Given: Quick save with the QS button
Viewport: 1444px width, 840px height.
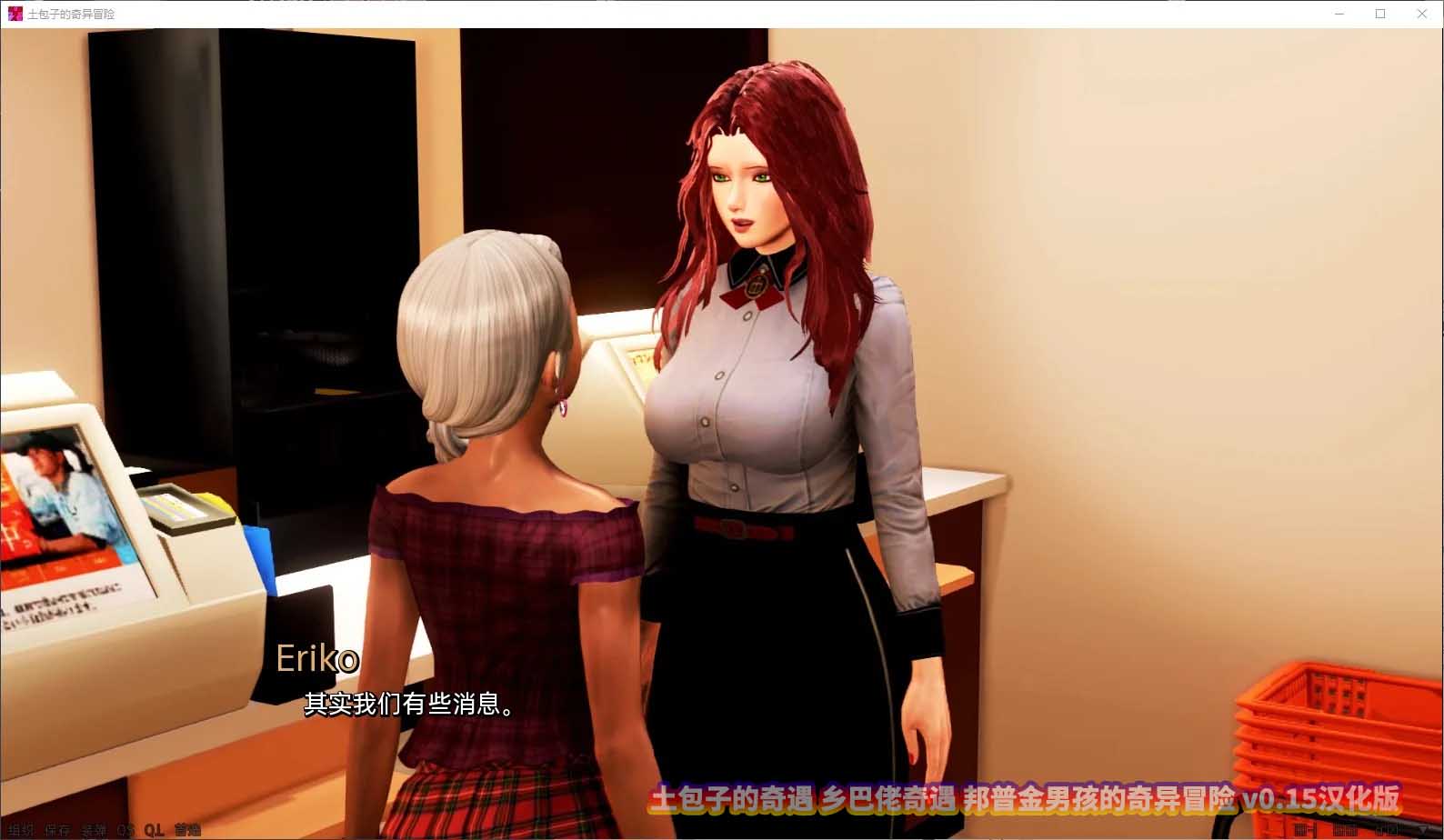Looking at the screenshot, I should coord(125,830).
